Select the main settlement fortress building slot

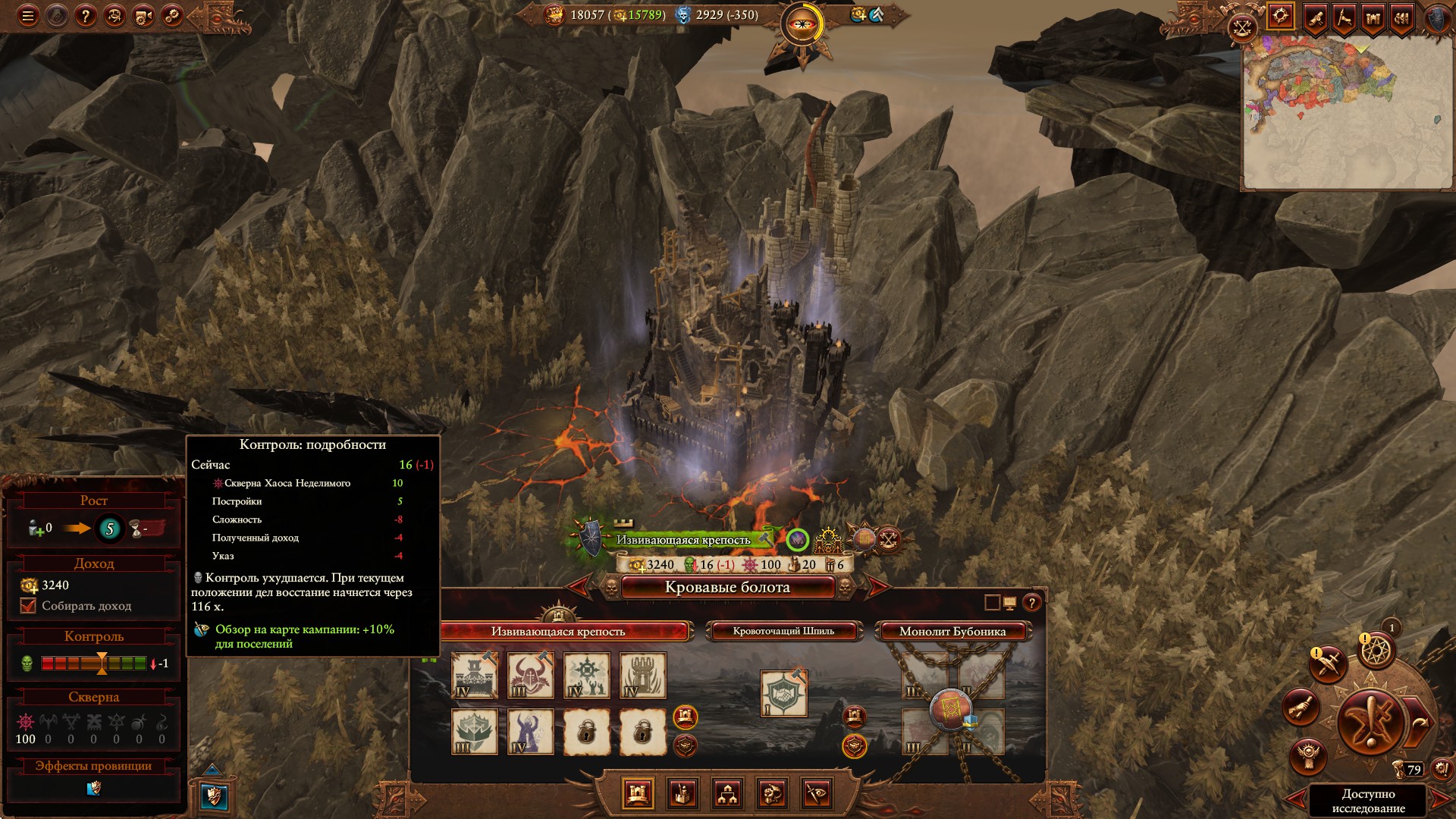pos(475,676)
